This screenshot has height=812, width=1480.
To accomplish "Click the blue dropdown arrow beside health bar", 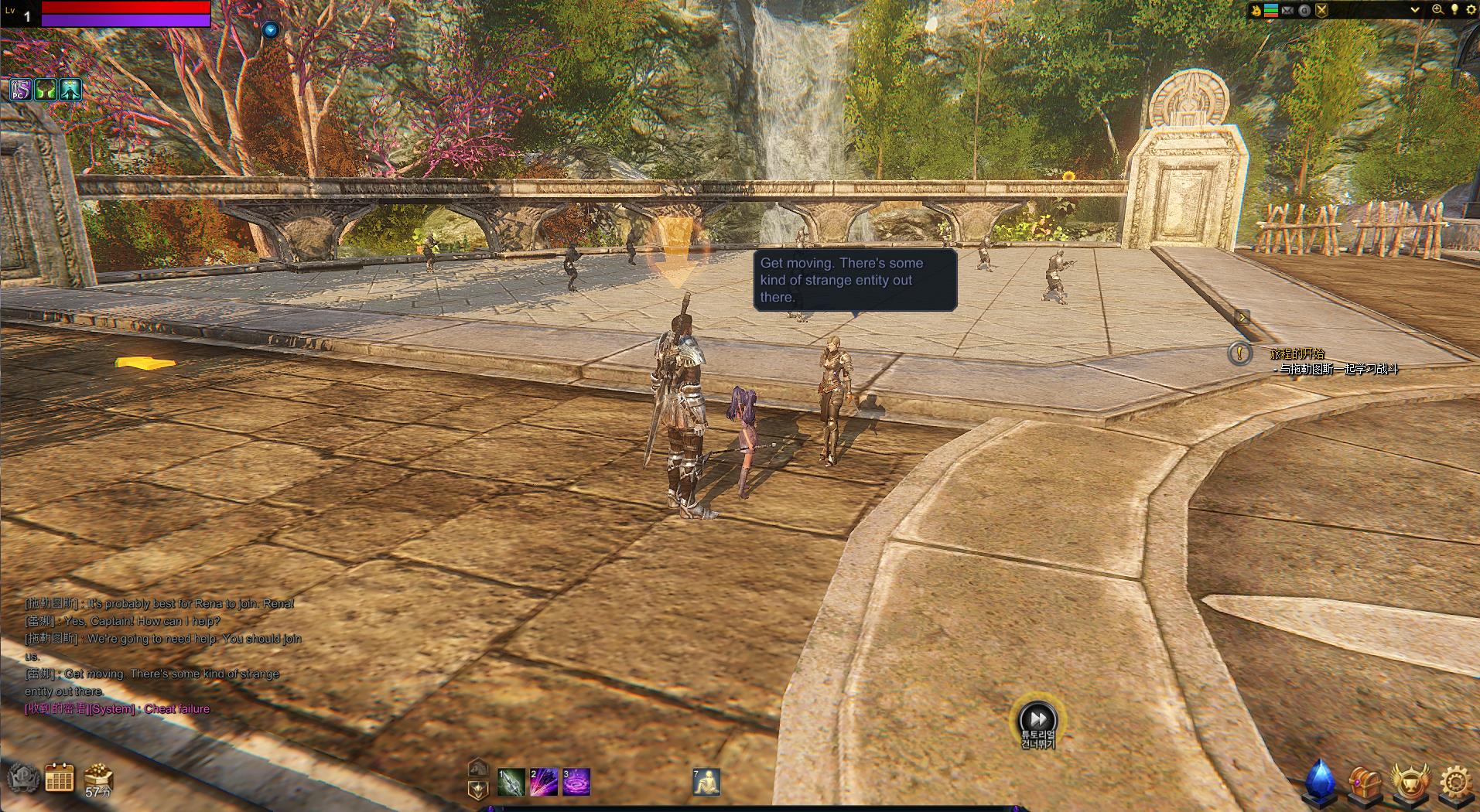I will (x=270, y=30).
